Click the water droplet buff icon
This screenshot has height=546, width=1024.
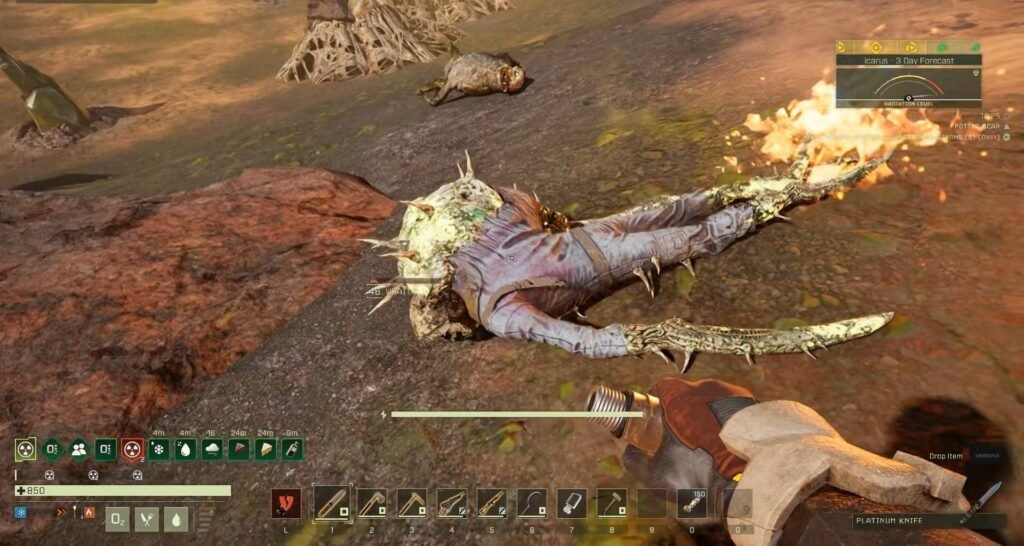[185, 450]
